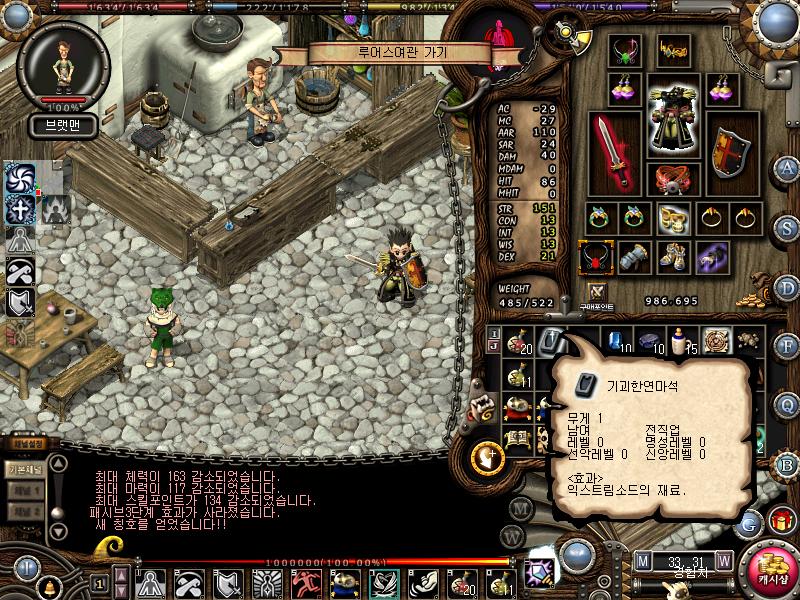Select the equipped gauntlet slot
800x600 pixels.
(632, 257)
